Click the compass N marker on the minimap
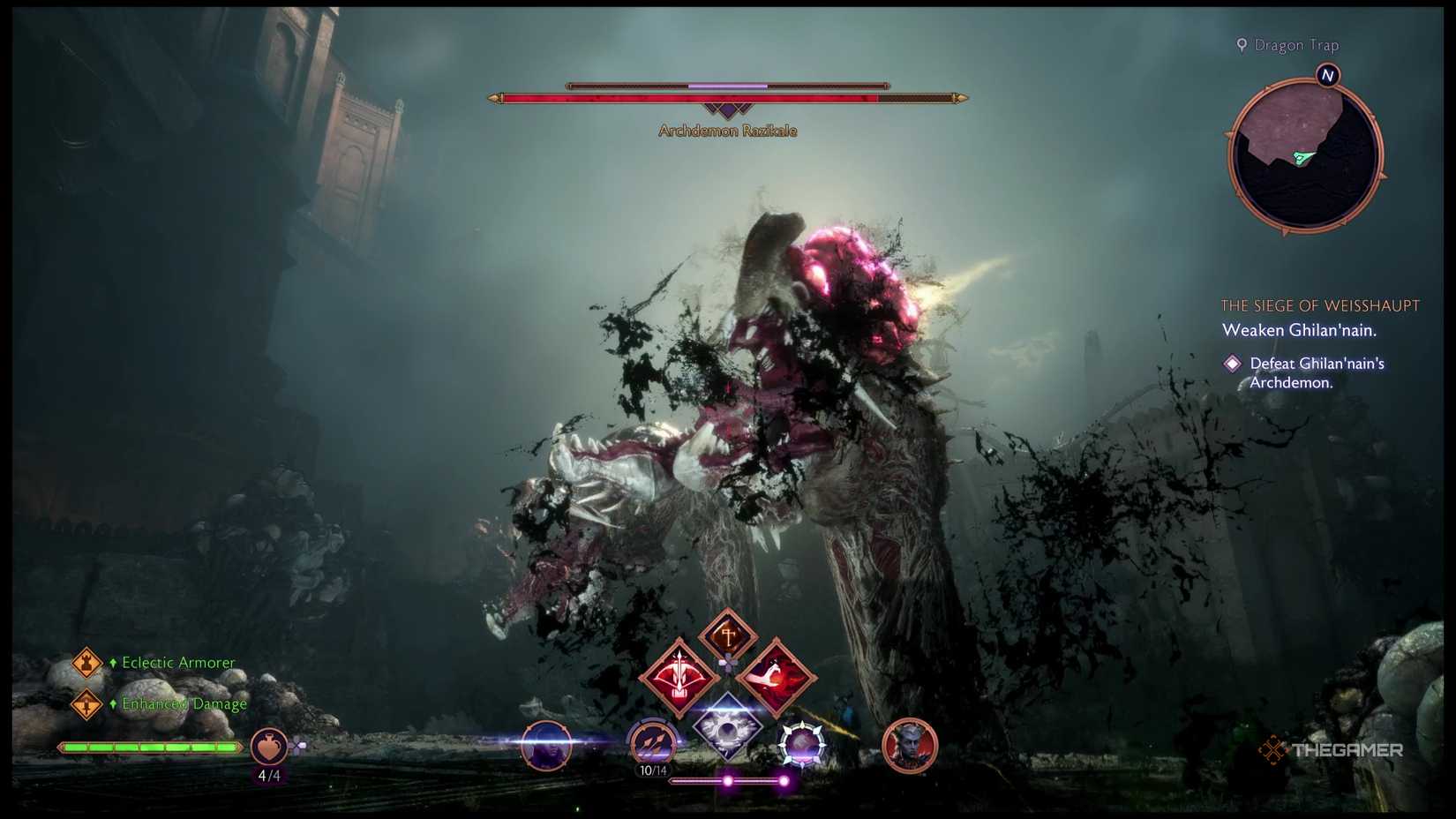Image resolution: width=1456 pixels, height=819 pixels. click(x=1327, y=76)
